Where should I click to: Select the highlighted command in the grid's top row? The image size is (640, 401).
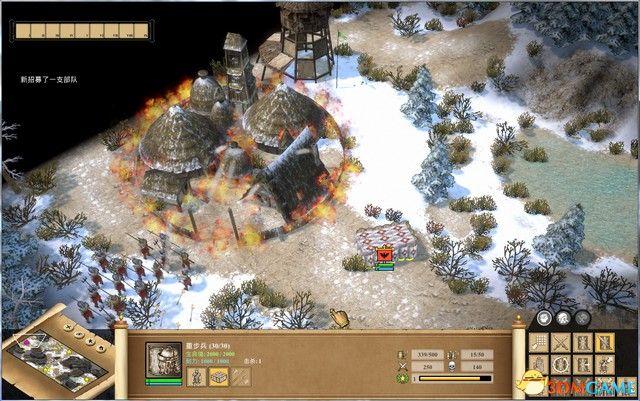(603, 344)
